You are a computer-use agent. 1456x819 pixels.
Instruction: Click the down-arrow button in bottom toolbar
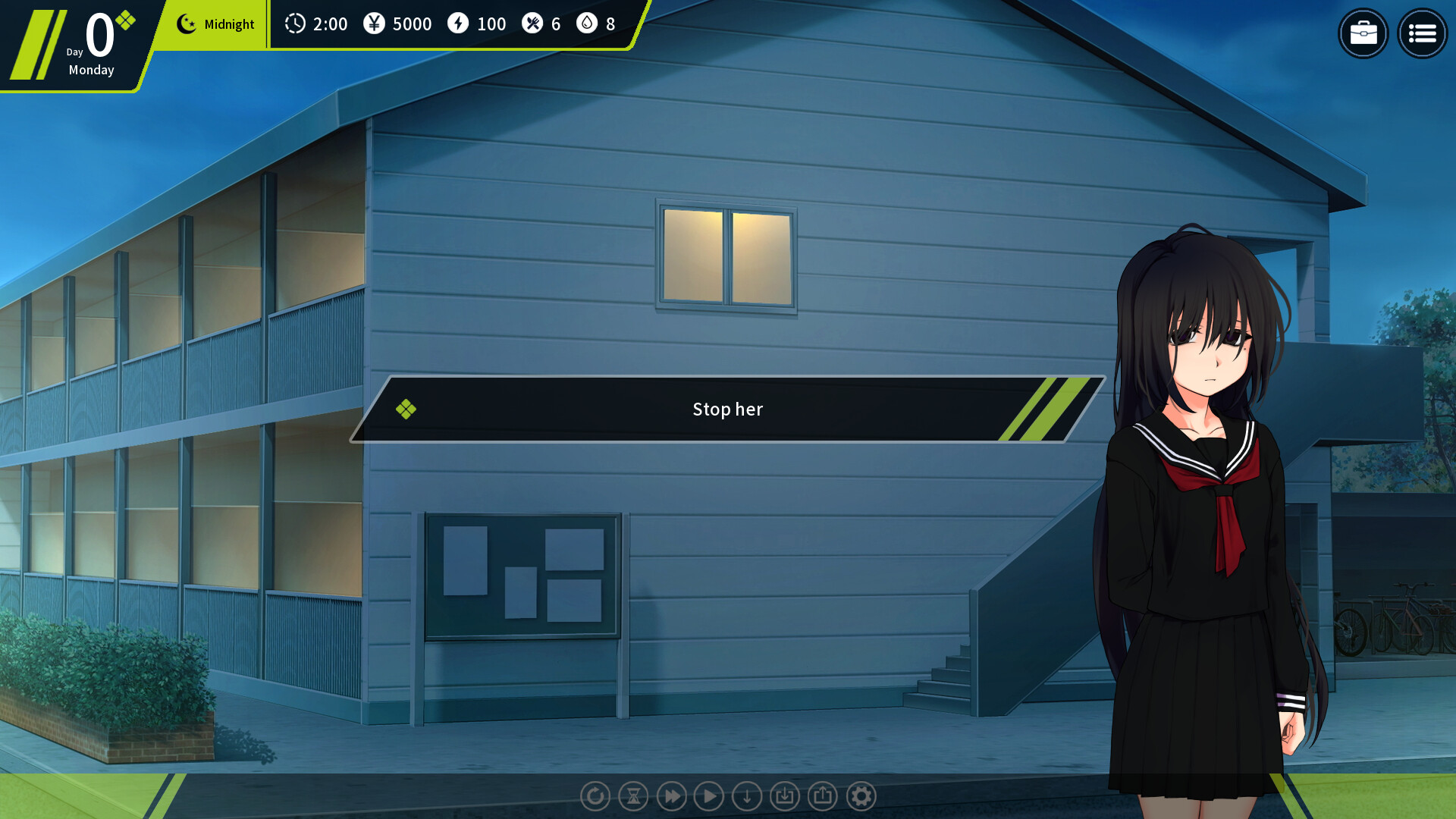tap(747, 796)
